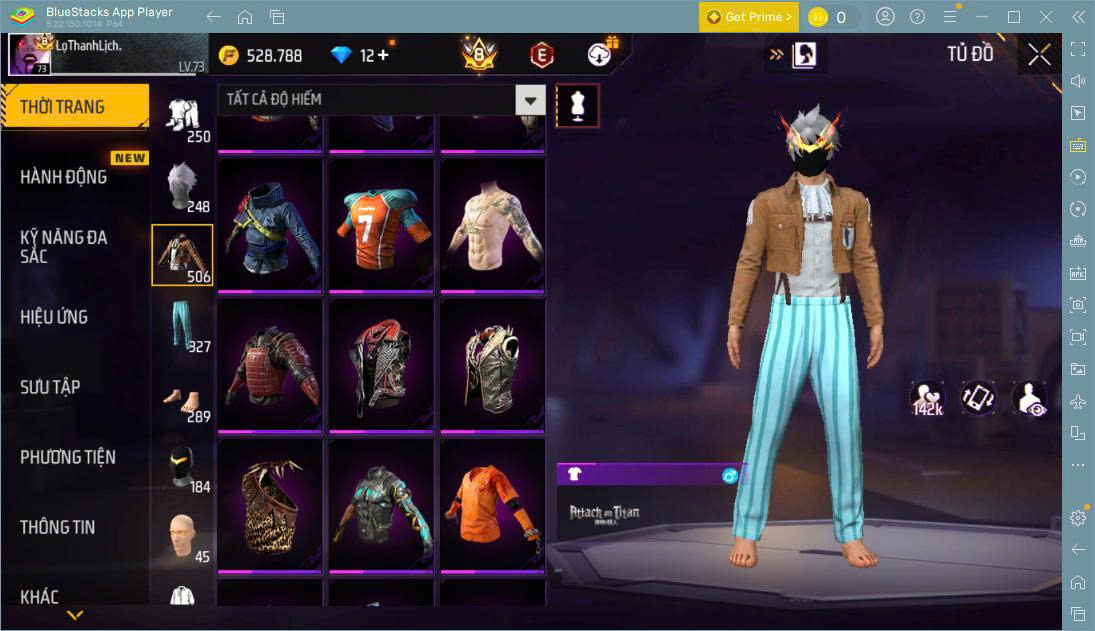Select the Thông Tin tab

pyautogui.click(x=58, y=527)
